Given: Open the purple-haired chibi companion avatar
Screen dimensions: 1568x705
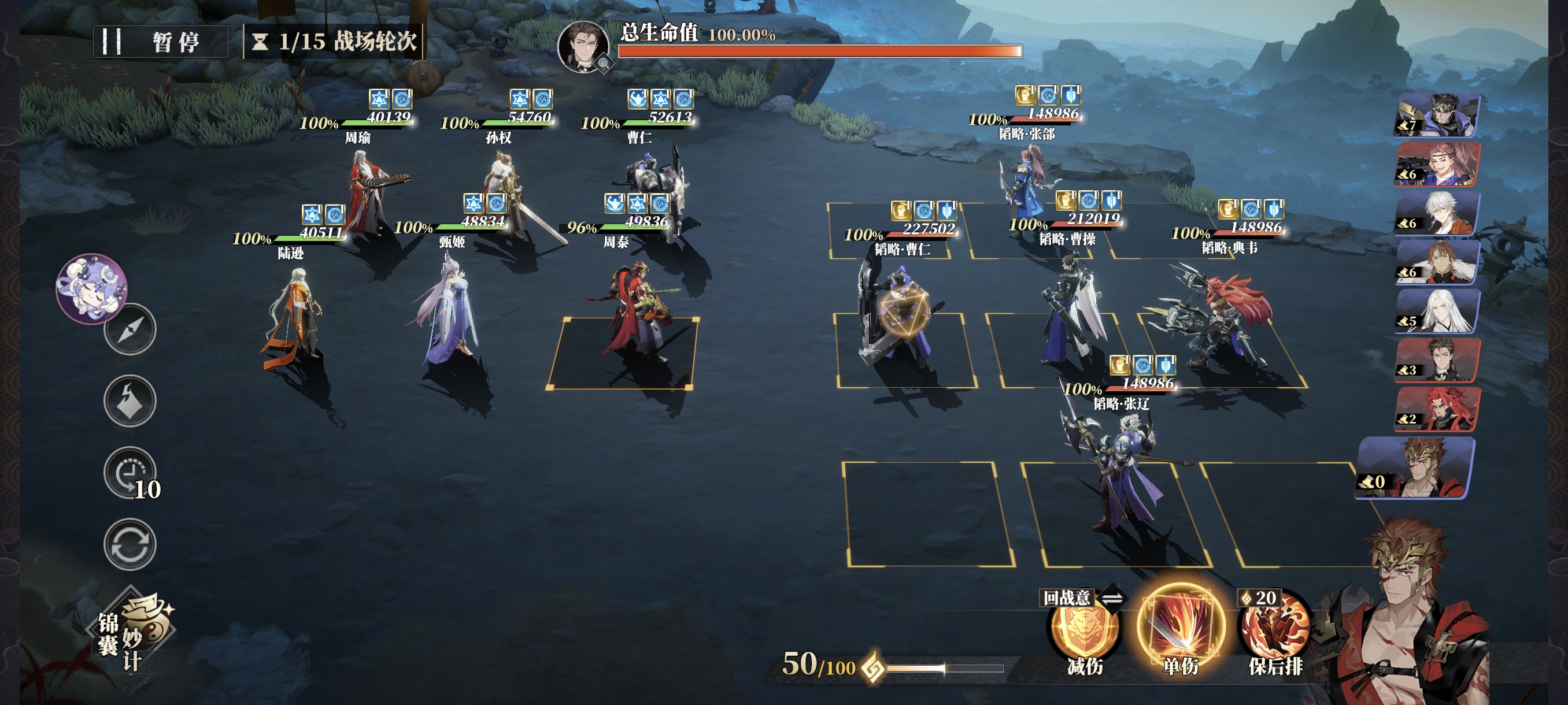Looking at the screenshot, I should 91,288.
